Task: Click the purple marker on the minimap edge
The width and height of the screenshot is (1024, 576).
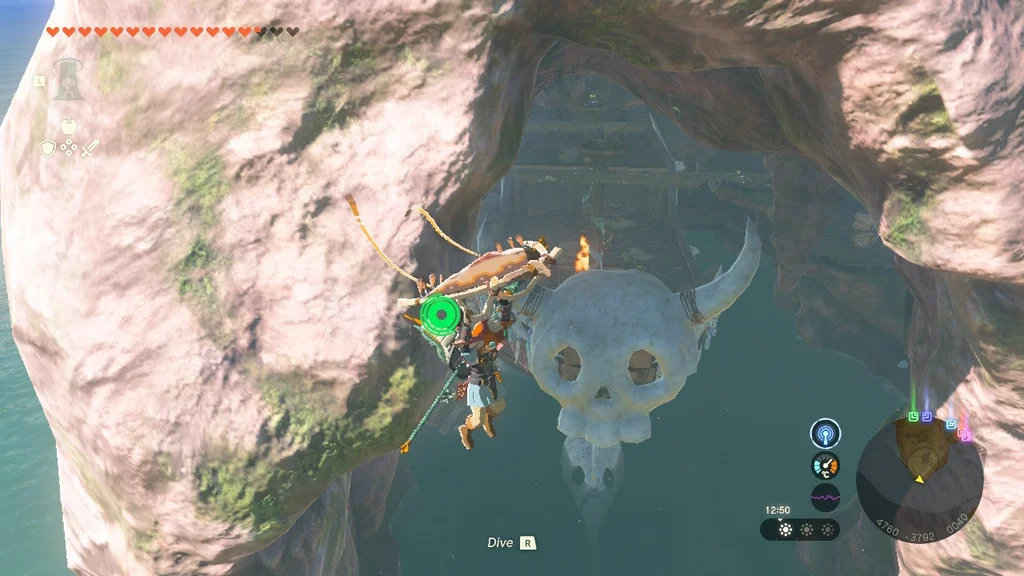Action: [x=927, y=415]
